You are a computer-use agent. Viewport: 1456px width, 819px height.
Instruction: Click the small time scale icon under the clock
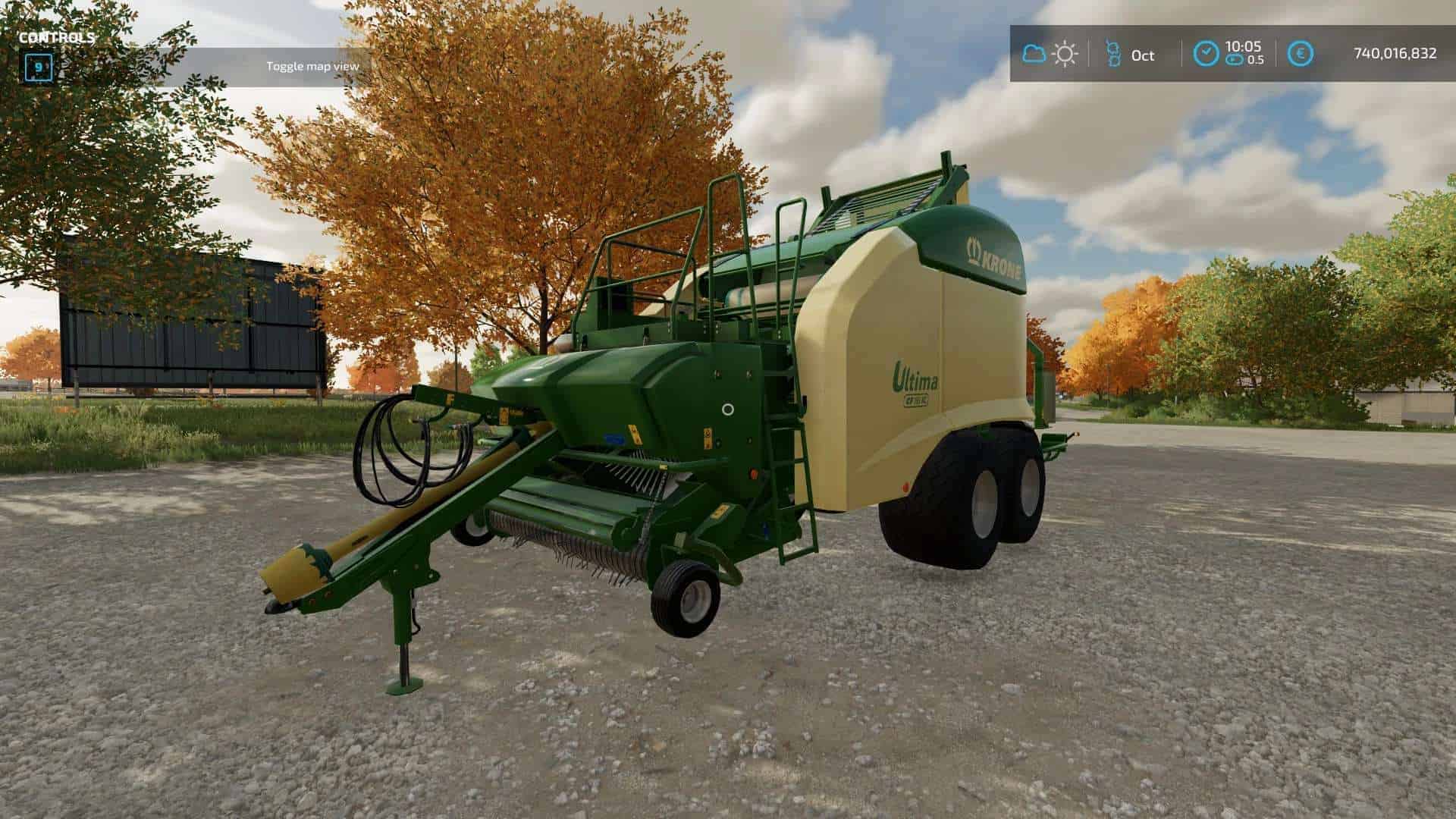click(1236, 60)
